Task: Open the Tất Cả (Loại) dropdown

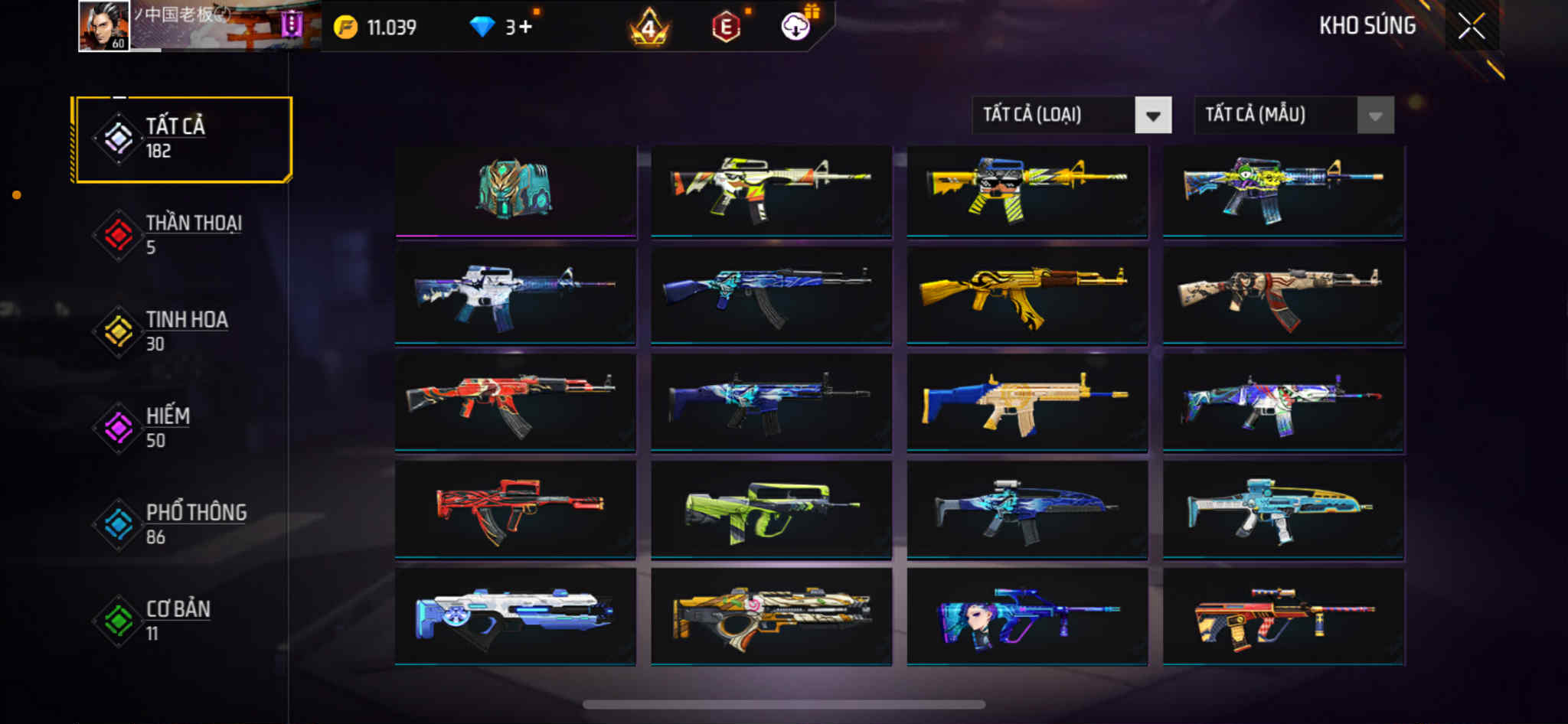Action: [1072, 116]
